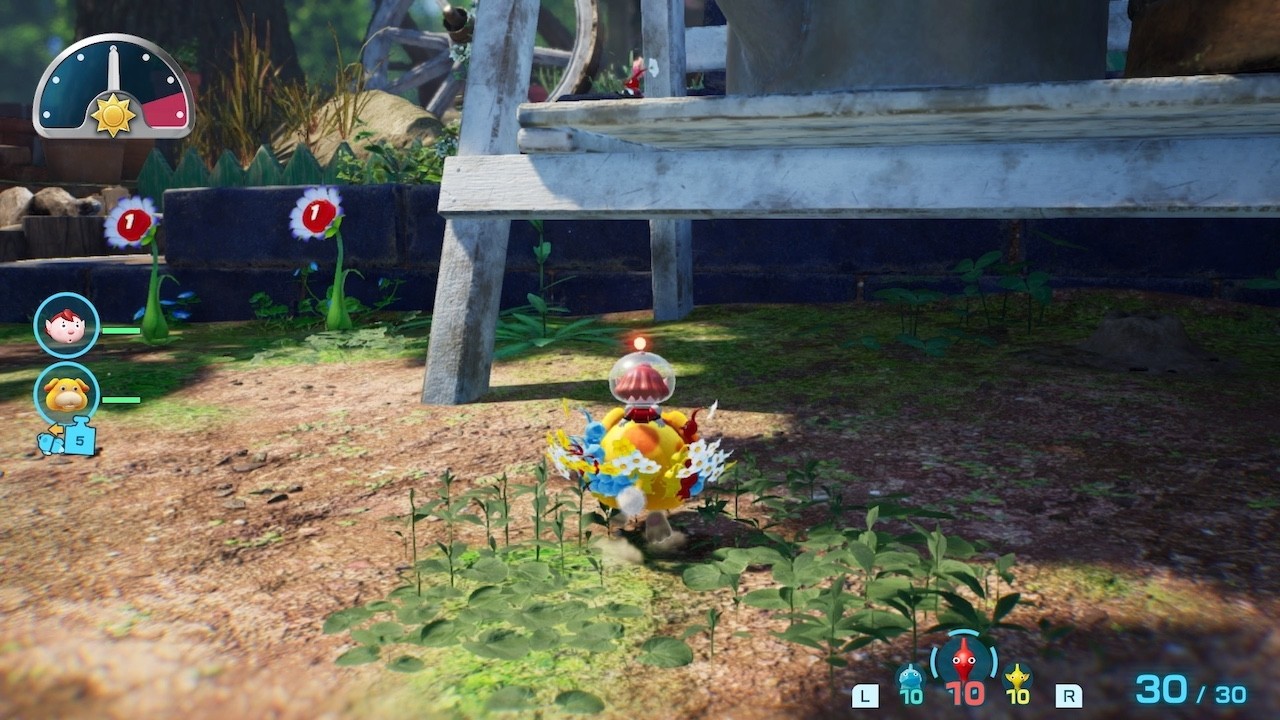This screenshot has height=720, width=1280.
Task: Switch to the Ice Pikmin icon
Action: (910, 679)
